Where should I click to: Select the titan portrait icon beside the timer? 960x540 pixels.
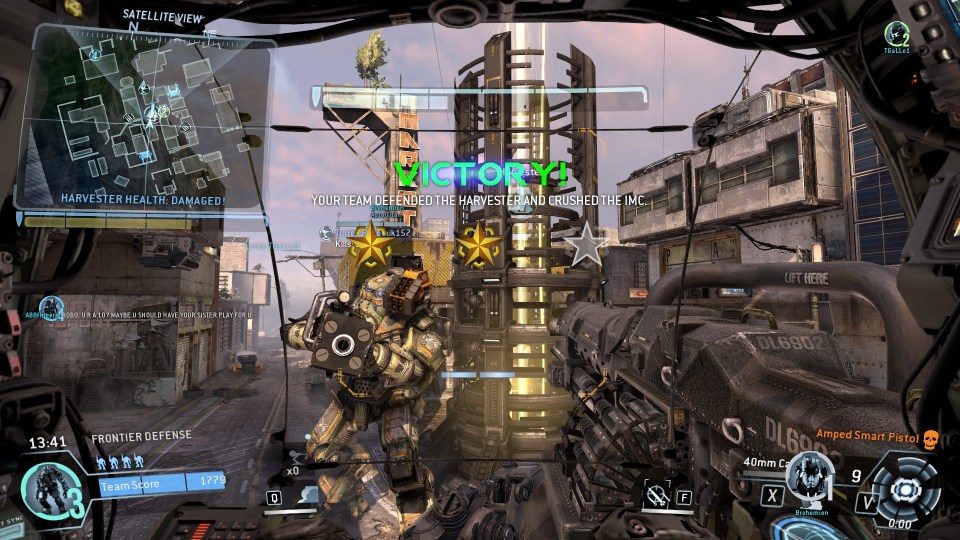point(48,486)
